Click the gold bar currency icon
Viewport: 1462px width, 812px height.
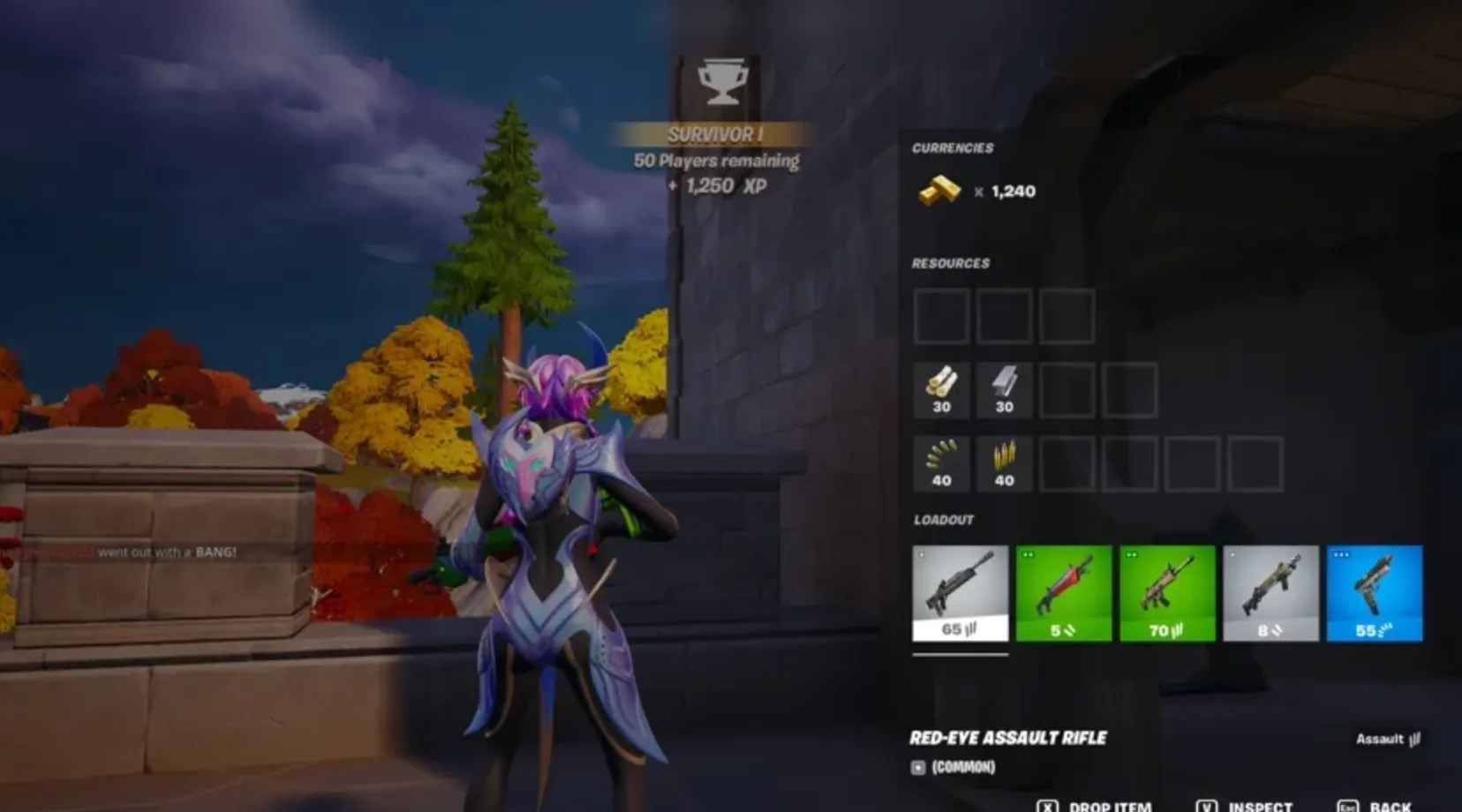pos(940,191)
